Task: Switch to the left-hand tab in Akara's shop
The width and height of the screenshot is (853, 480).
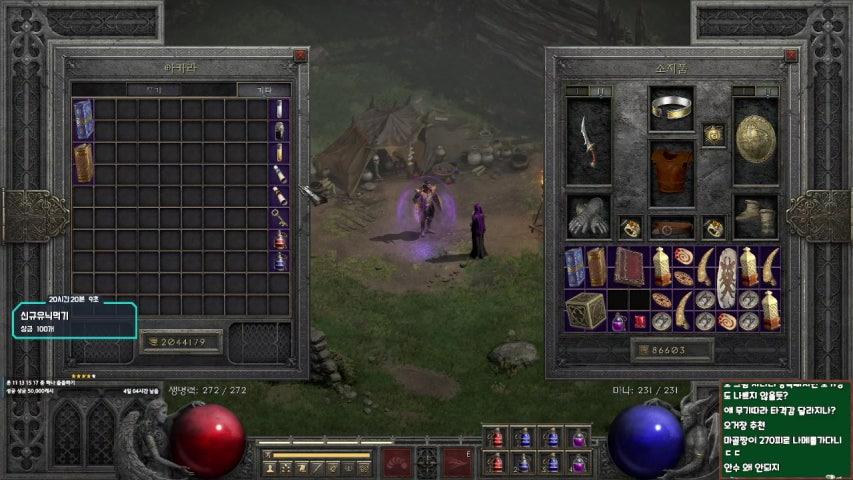Action: click(153, 90)
